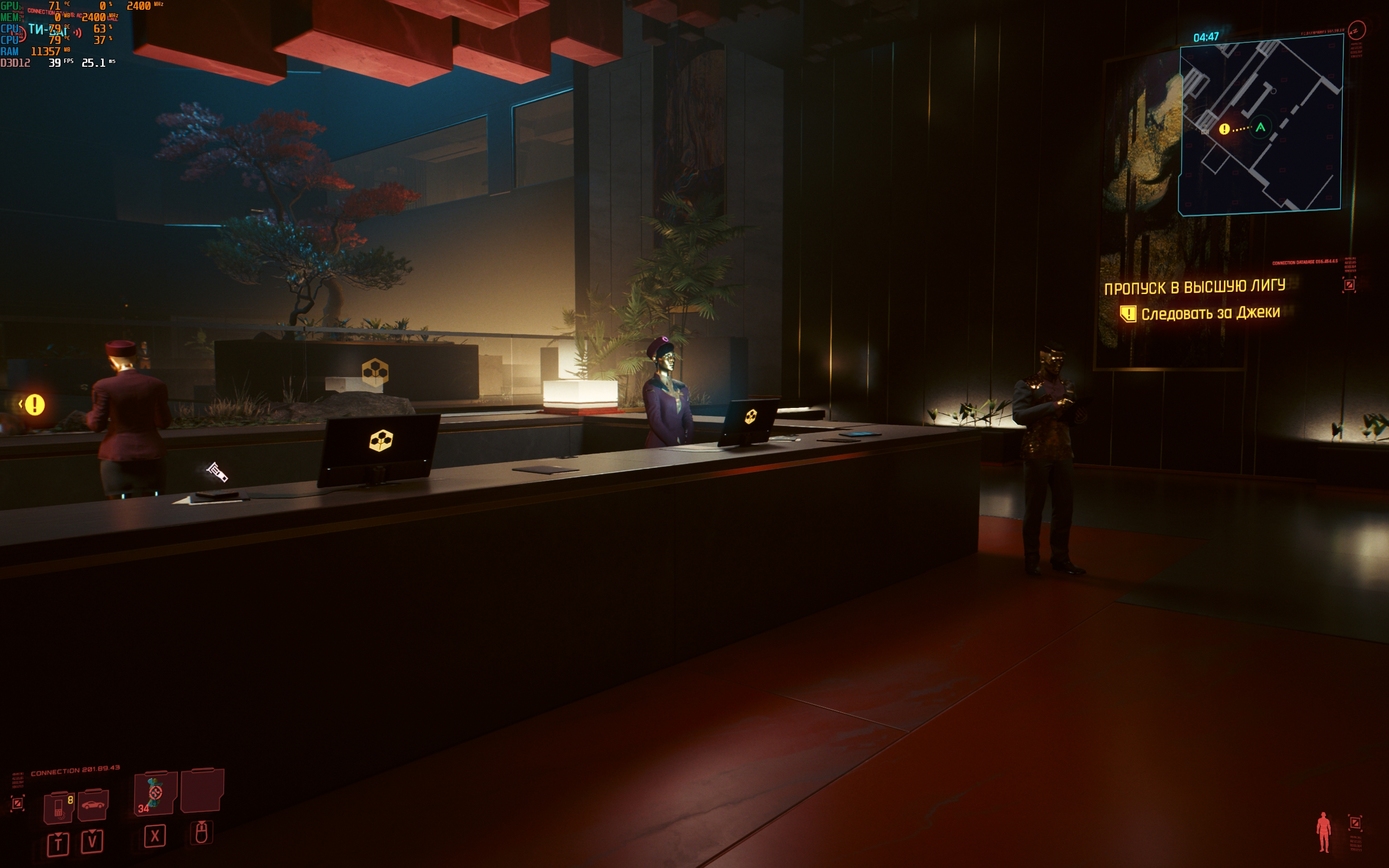
Task: Click the green player arrow on minimap
Action: 1260,127
